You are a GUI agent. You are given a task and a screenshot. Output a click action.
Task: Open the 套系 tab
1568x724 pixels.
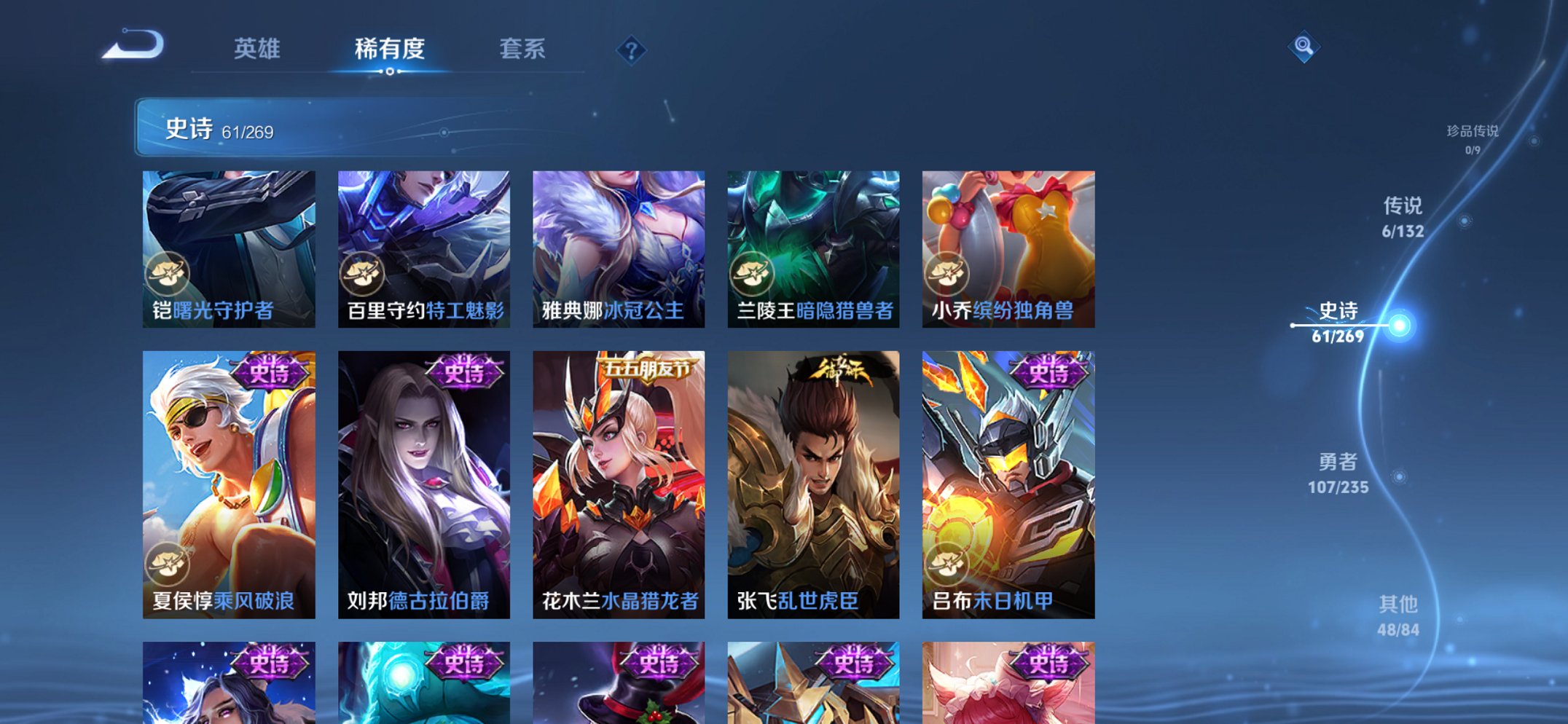coord(523,51)
